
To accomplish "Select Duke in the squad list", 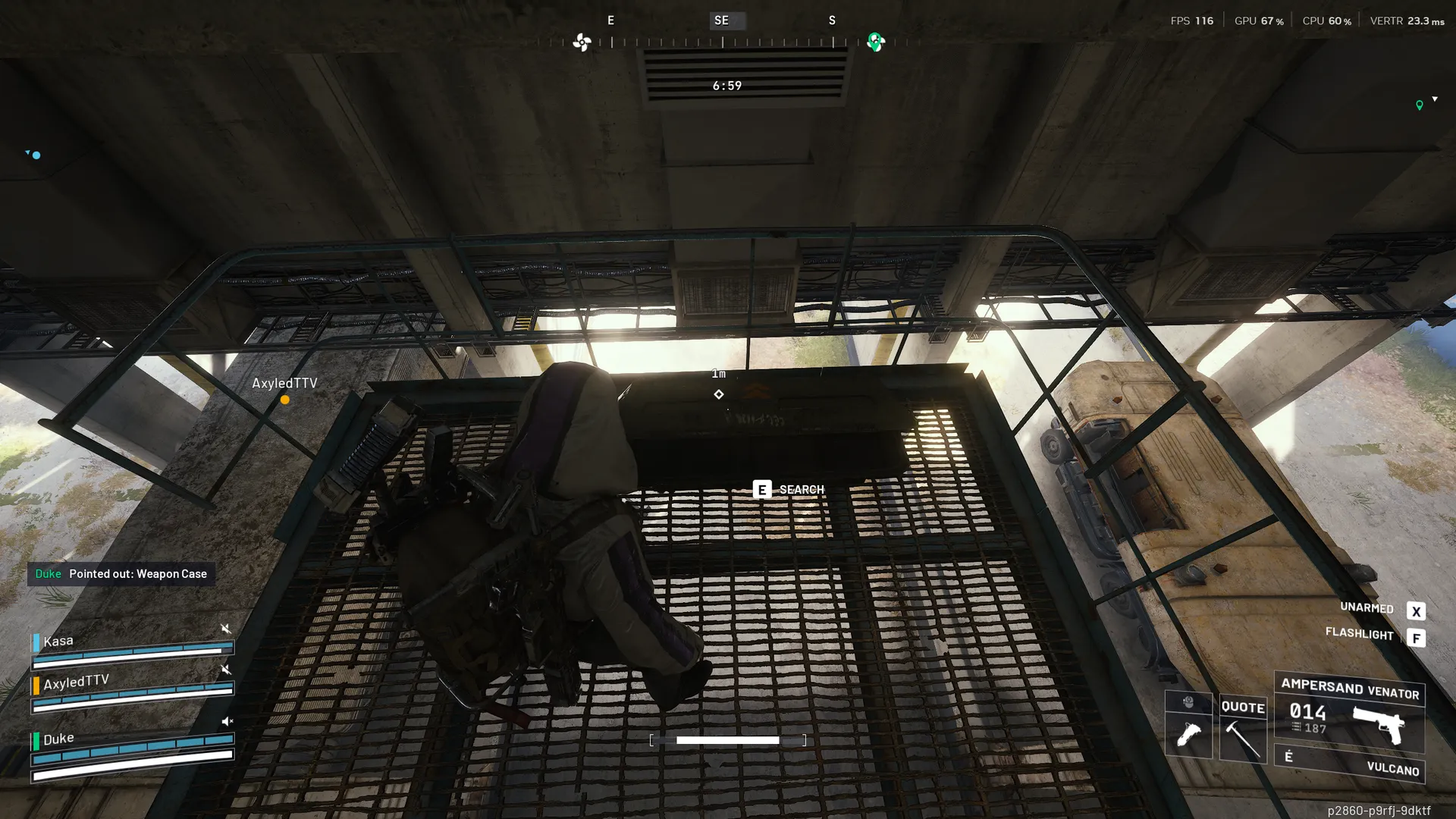I will click(x=58, y=739).
